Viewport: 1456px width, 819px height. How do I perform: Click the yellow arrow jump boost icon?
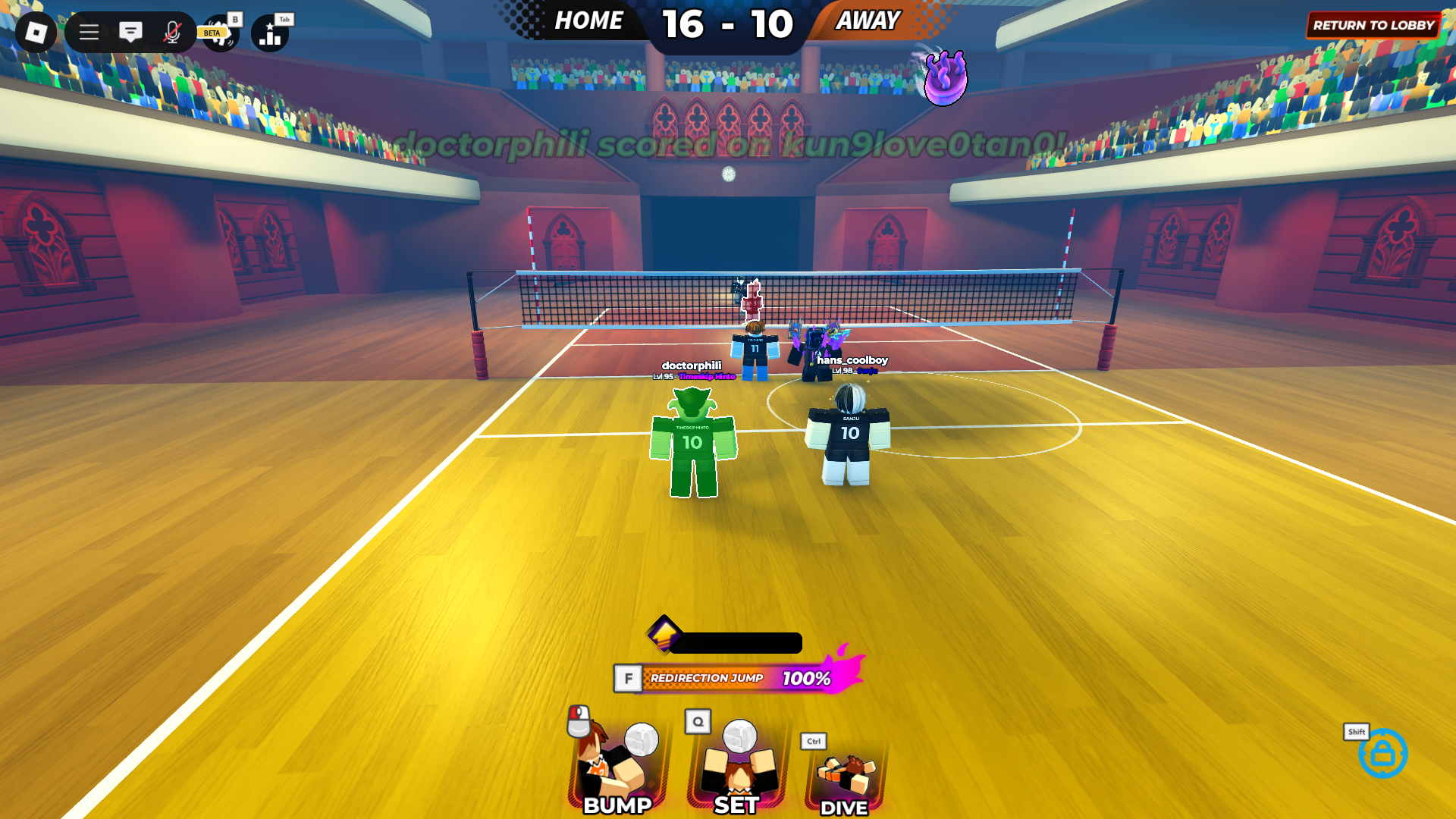(x=664, y=632)
